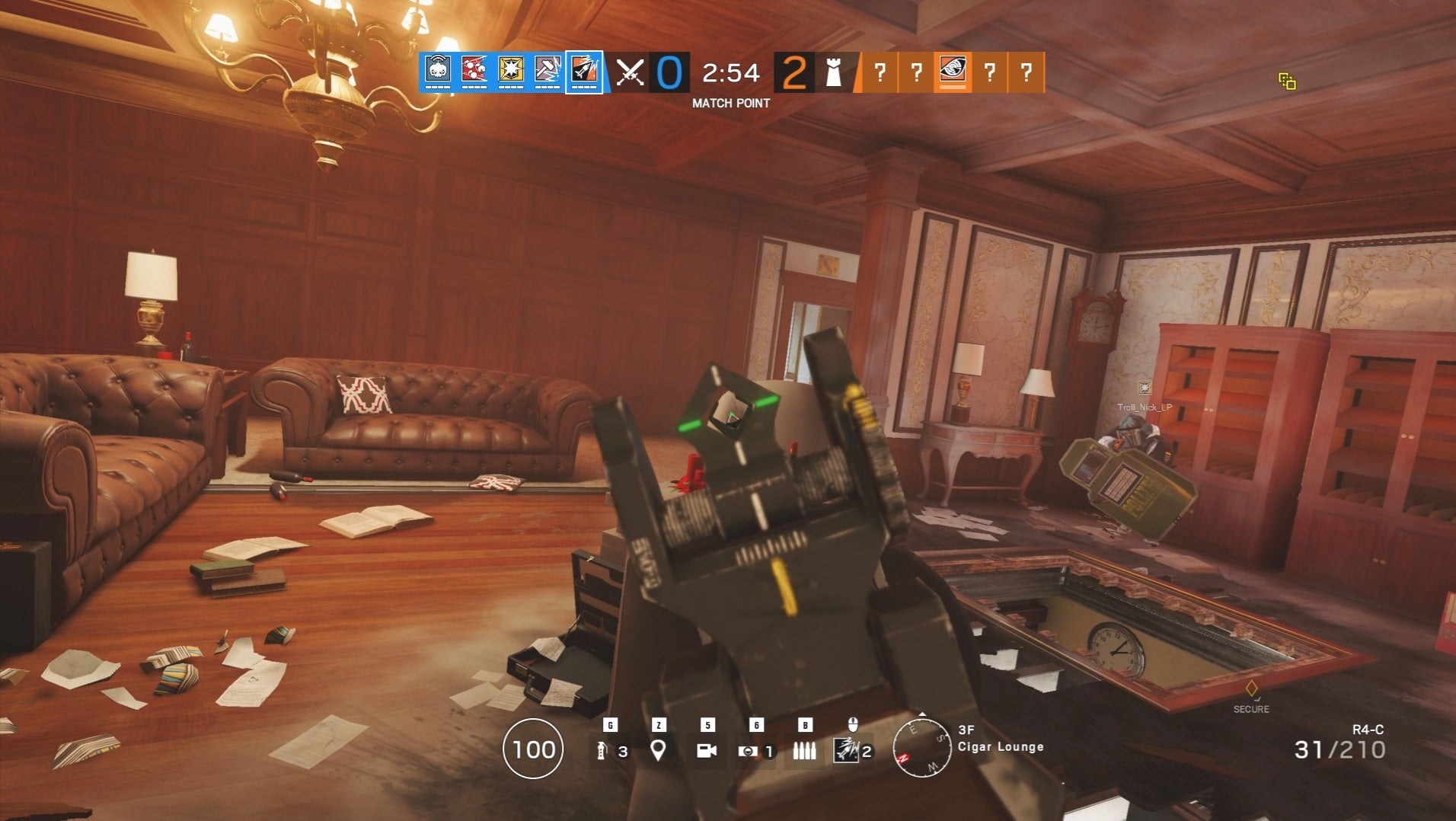Viewport: 1456px width, 821px height.
Task: Select the smoke grenade icon above the G key
Action: coord(604,752)
